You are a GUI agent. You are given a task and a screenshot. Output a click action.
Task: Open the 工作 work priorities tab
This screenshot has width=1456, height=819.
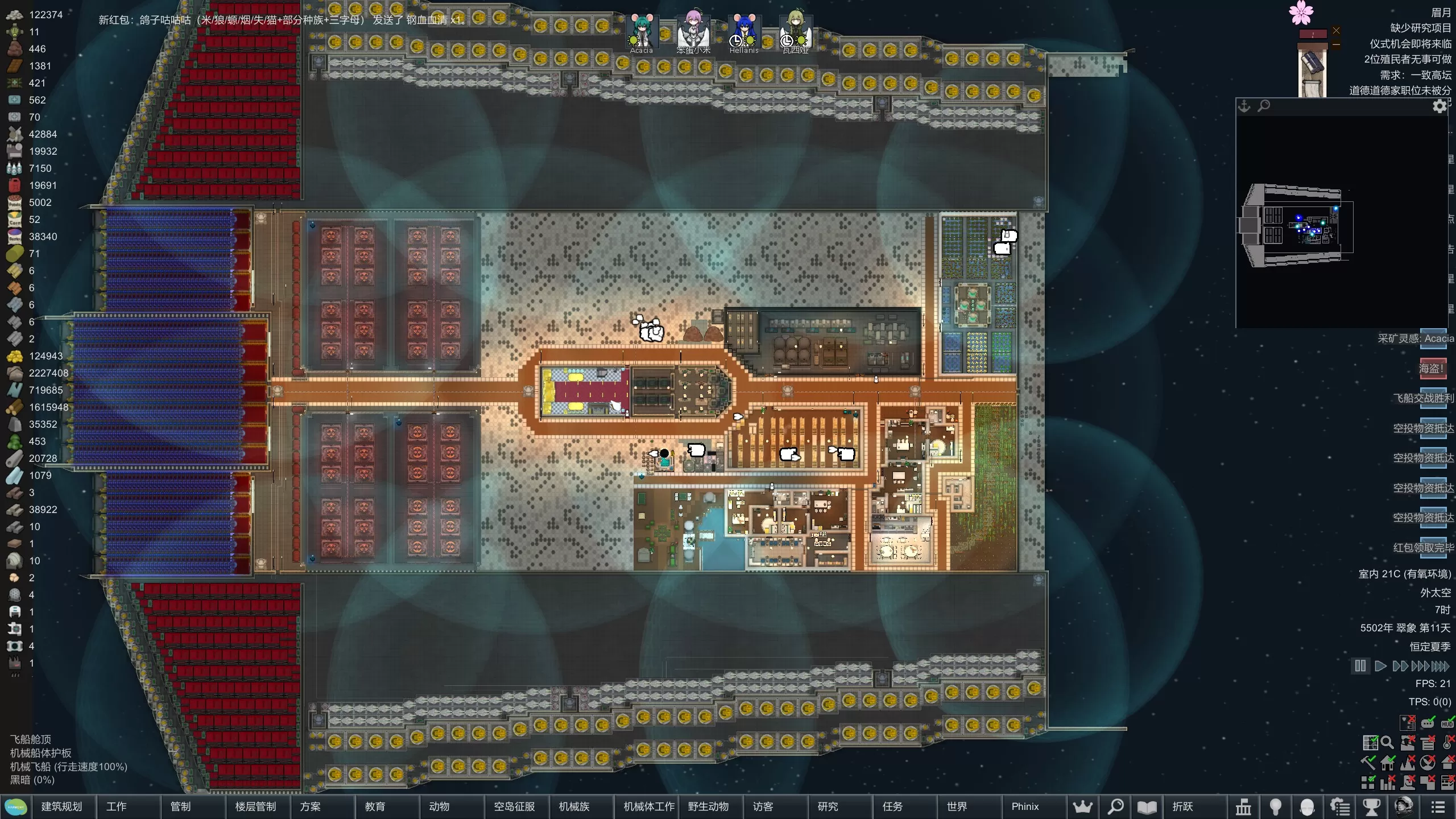tap(117, 806)
